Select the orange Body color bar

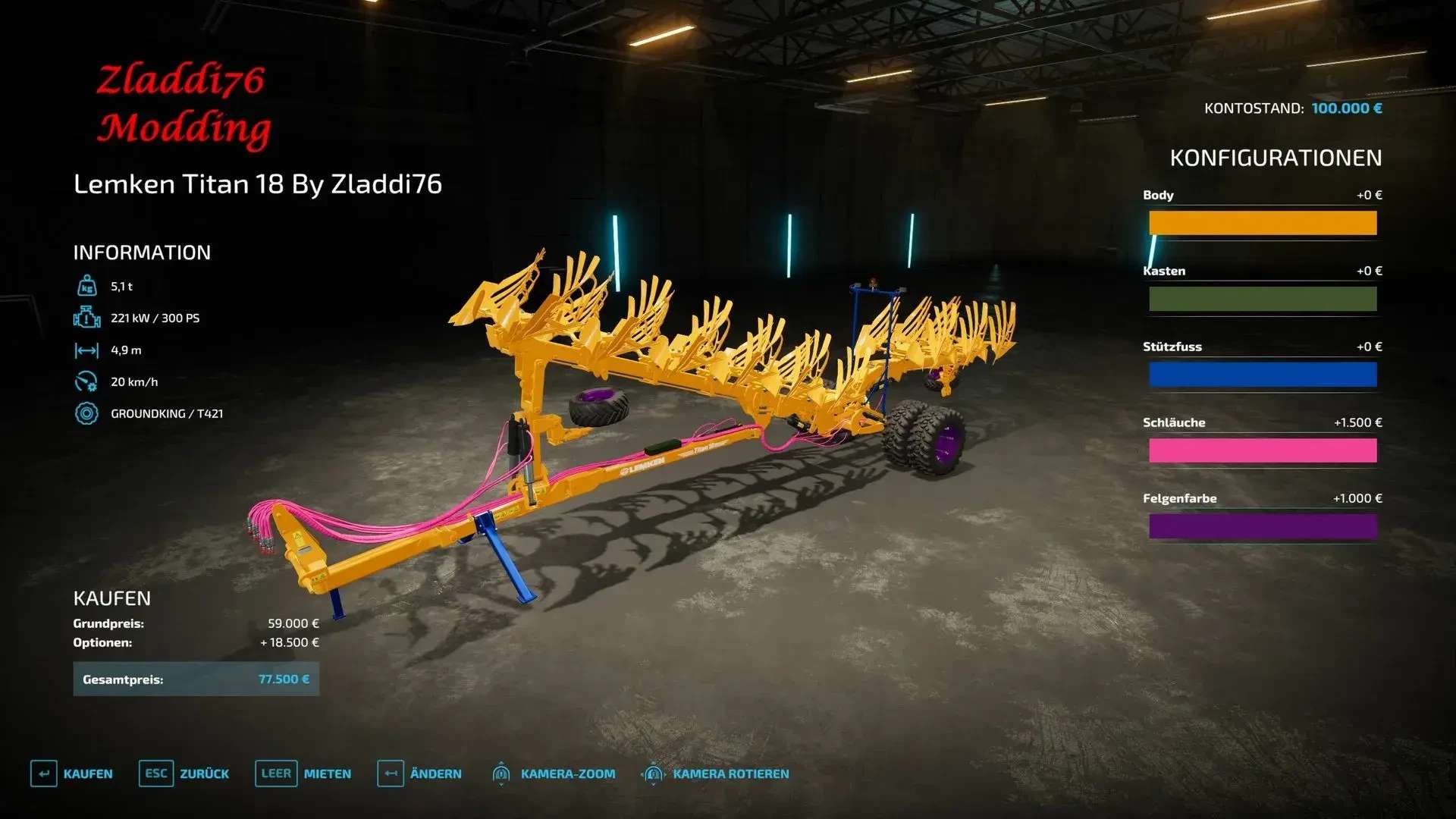coord(1262,223)
